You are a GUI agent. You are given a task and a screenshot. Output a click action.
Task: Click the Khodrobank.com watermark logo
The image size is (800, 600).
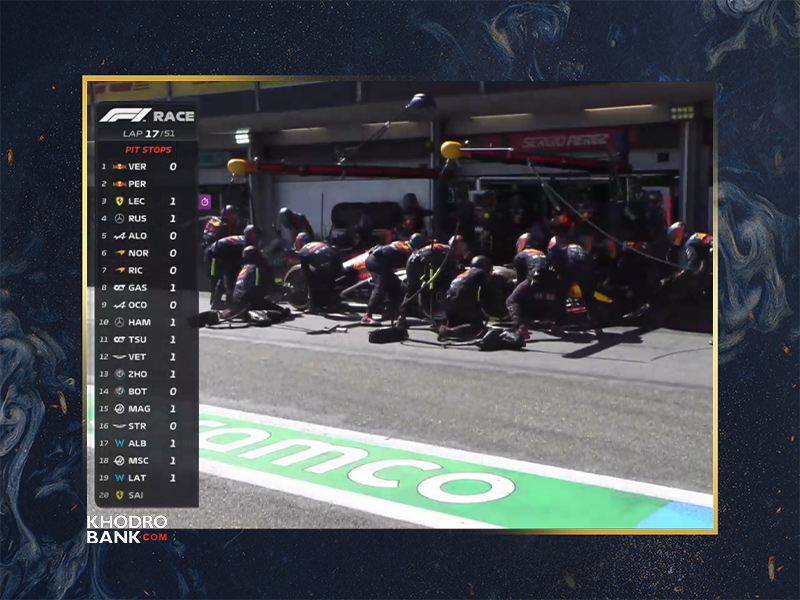tap(127, 529)
